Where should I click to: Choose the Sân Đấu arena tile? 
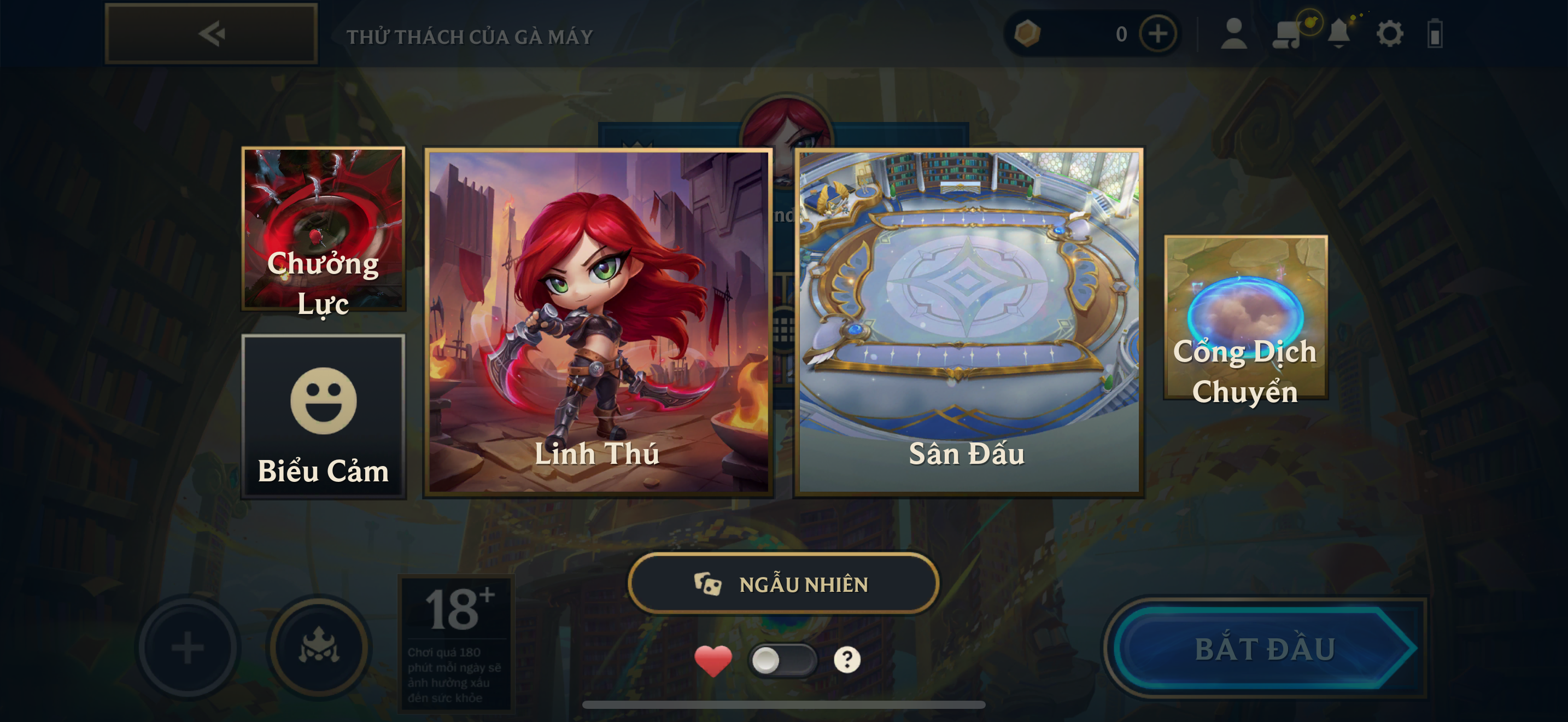click(x=968, y=323)
